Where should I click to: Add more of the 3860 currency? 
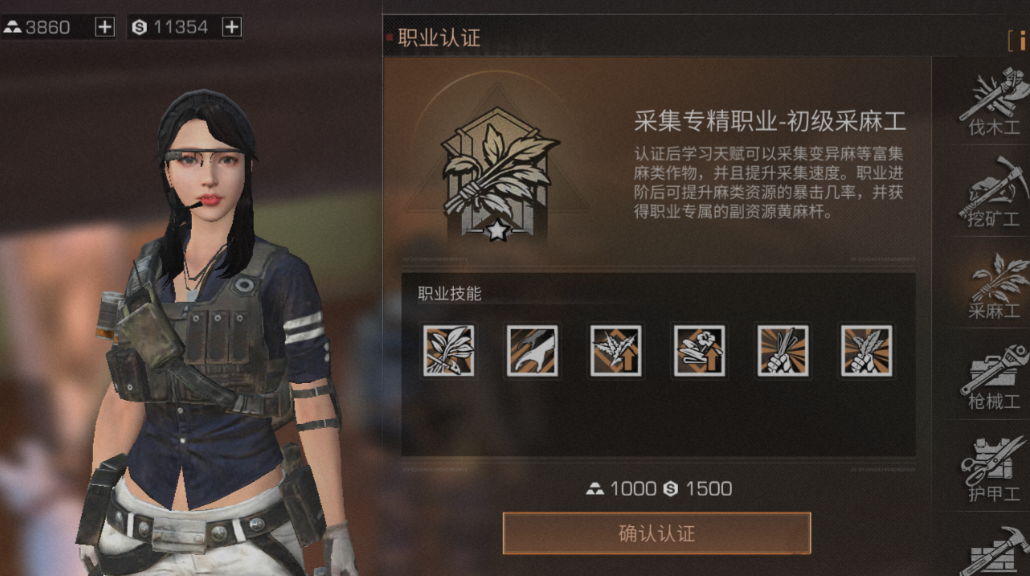click(105, 27)
